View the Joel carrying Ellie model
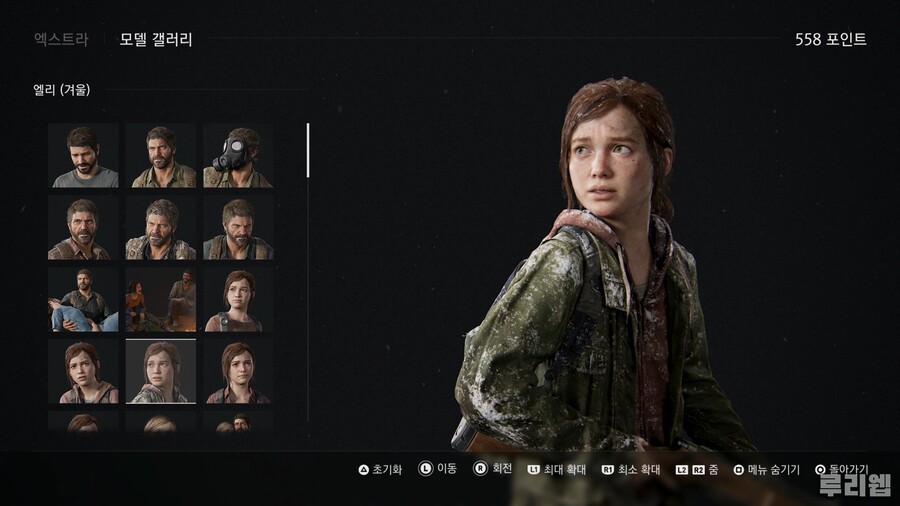Screen dimensions: 900x506 [83, 299]
